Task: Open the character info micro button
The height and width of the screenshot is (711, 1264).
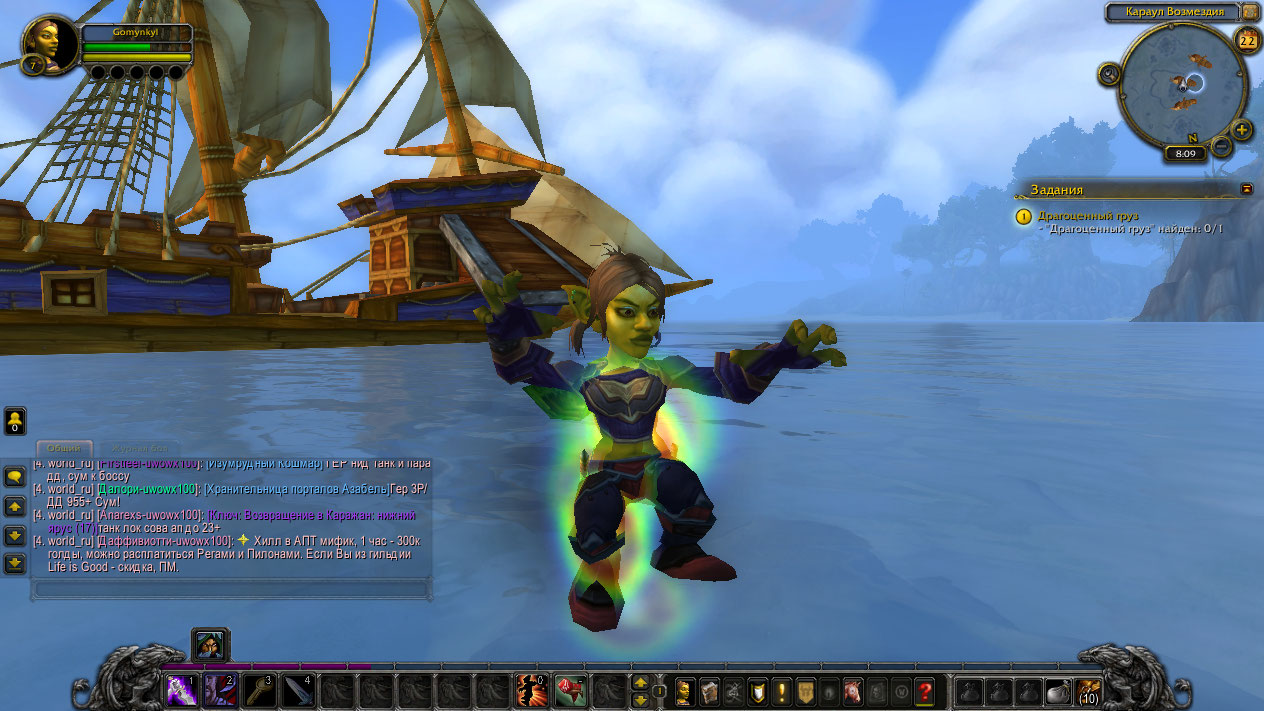Action: pos(686,690)
